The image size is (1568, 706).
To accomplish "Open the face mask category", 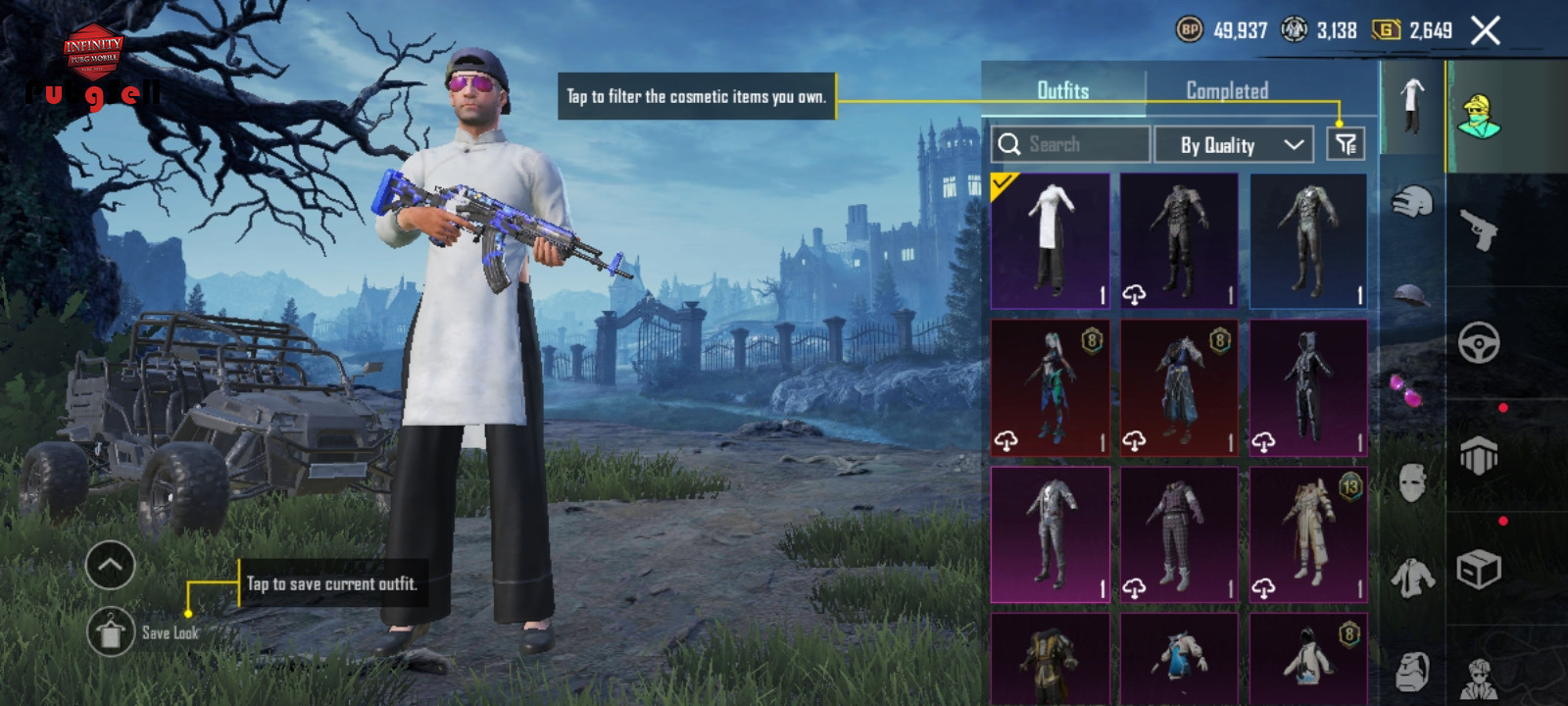I will (1411, 482).
